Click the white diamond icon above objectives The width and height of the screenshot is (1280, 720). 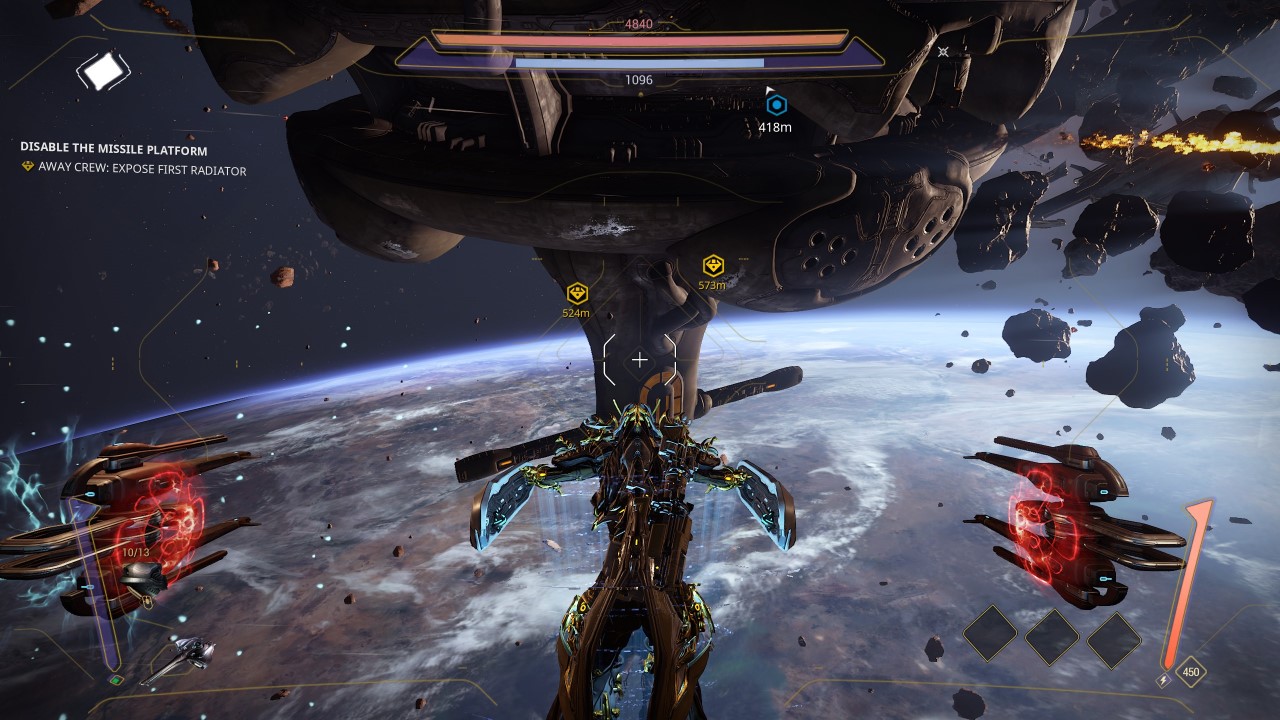click(x=103, y=71)
